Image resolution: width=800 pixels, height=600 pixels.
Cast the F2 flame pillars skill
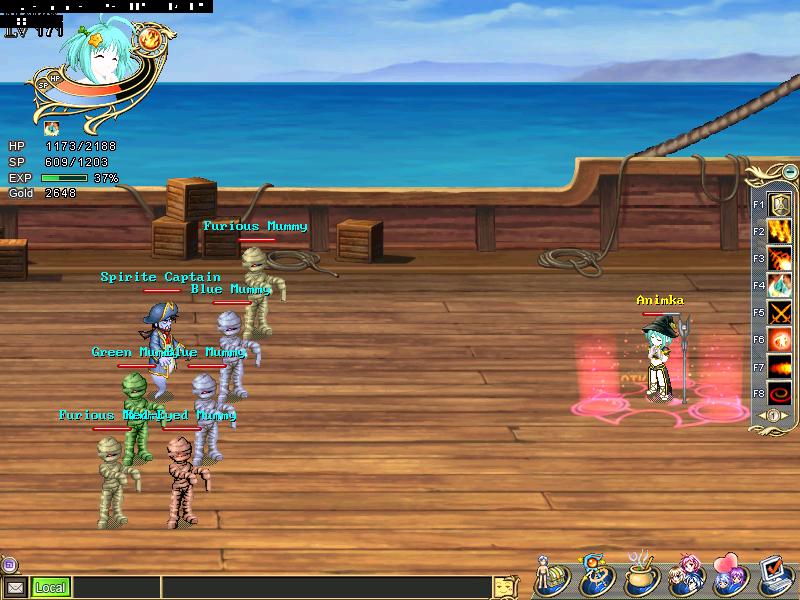pyautogui.click(x=780, y=232)
